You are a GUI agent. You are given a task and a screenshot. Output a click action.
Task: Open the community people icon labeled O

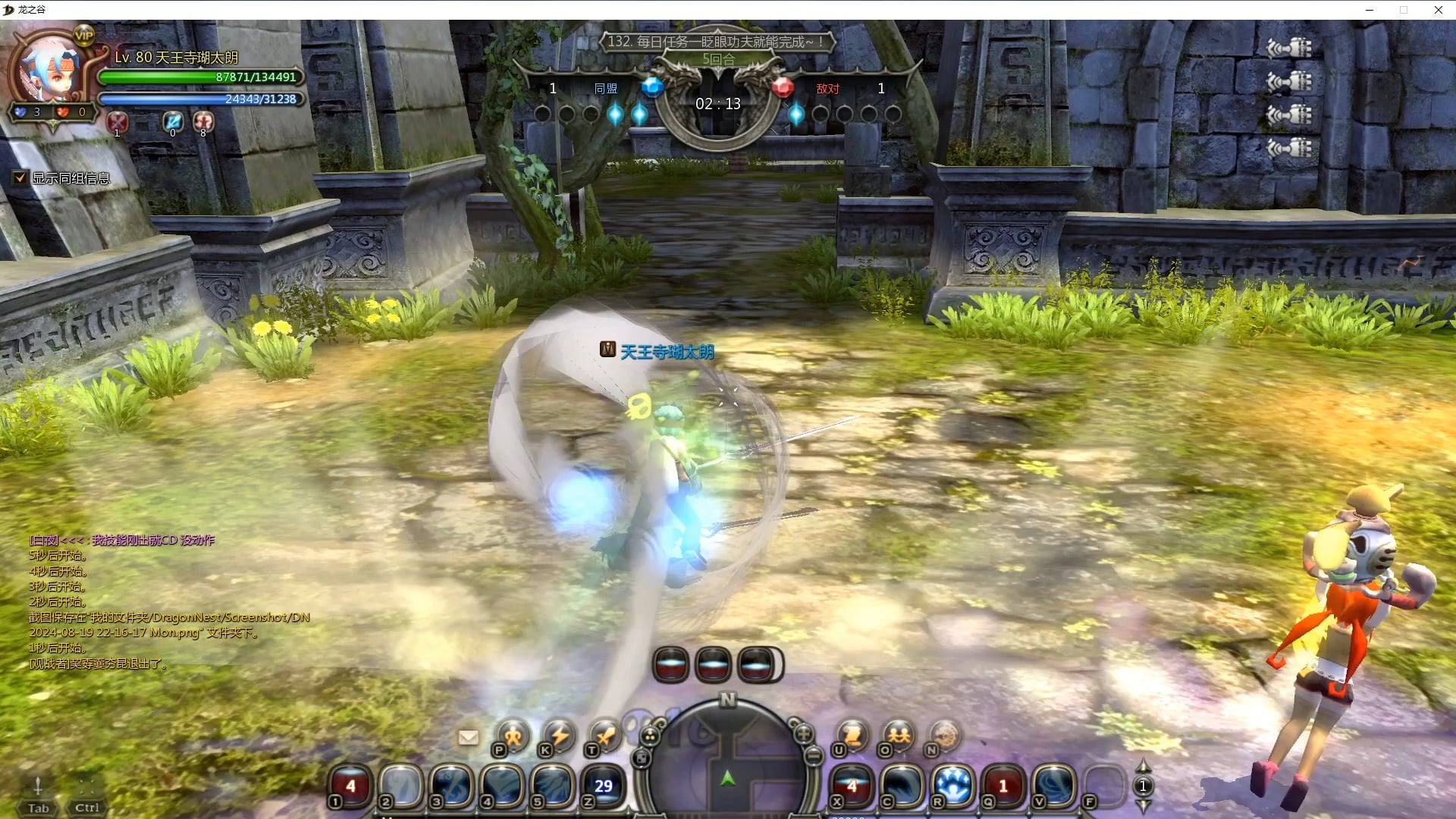click(899, 736)
